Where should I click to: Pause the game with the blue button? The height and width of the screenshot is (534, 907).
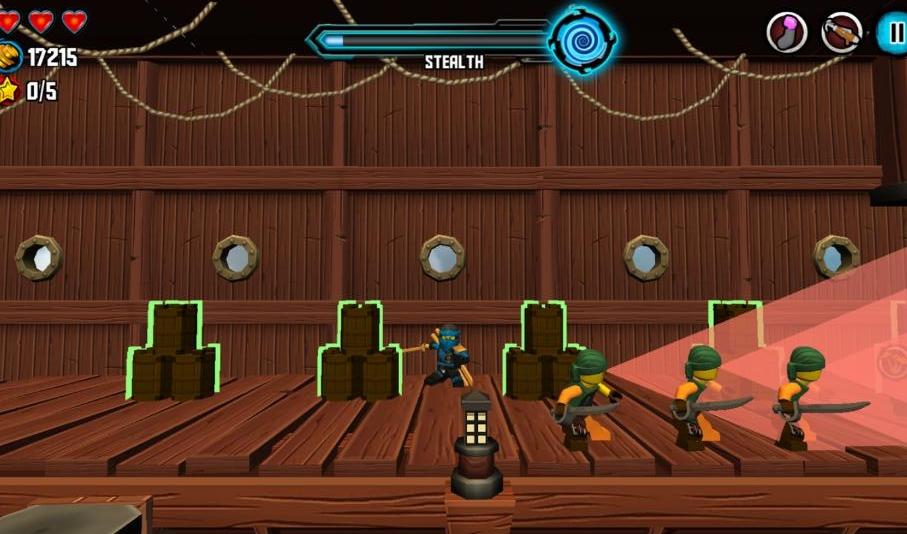(x=894, y=32)
